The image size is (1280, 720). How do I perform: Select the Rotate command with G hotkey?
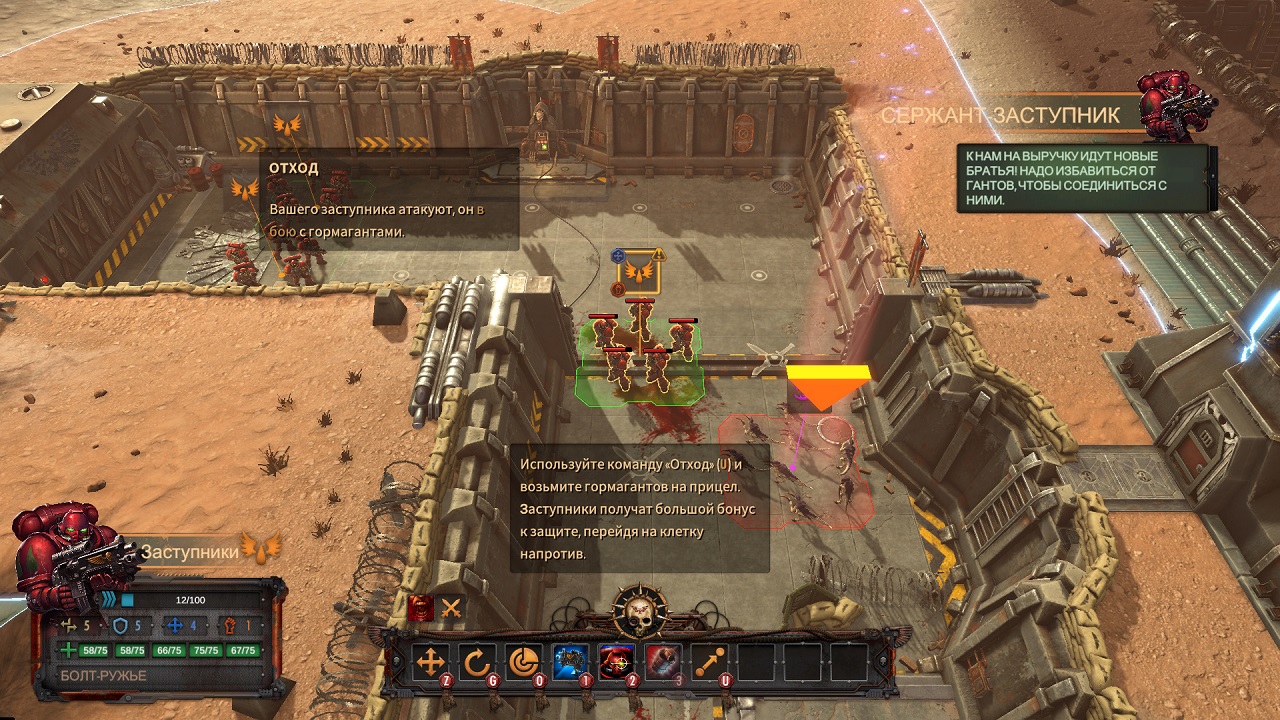click(x=477, y=661)
